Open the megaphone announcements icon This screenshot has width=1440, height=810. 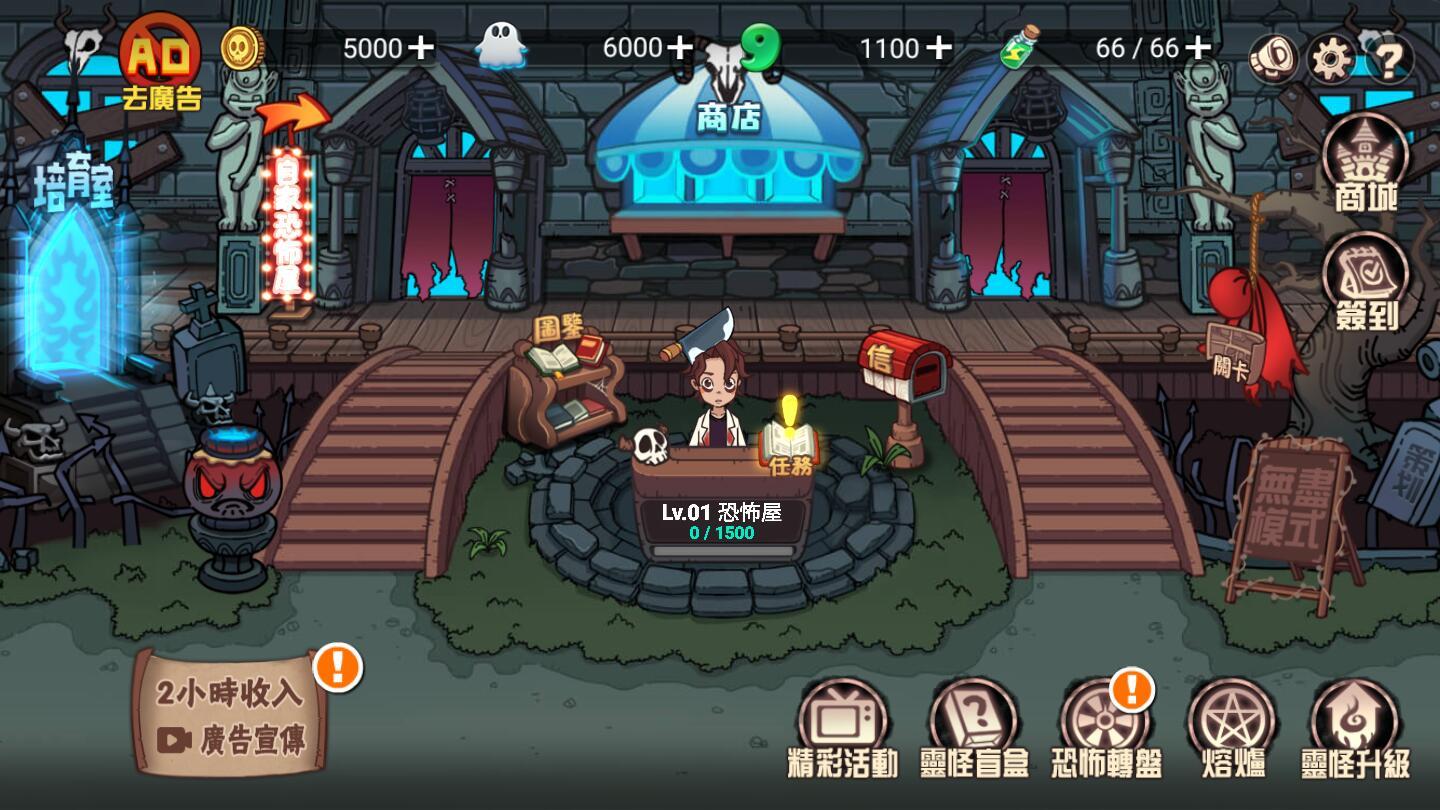(1273, 58)
